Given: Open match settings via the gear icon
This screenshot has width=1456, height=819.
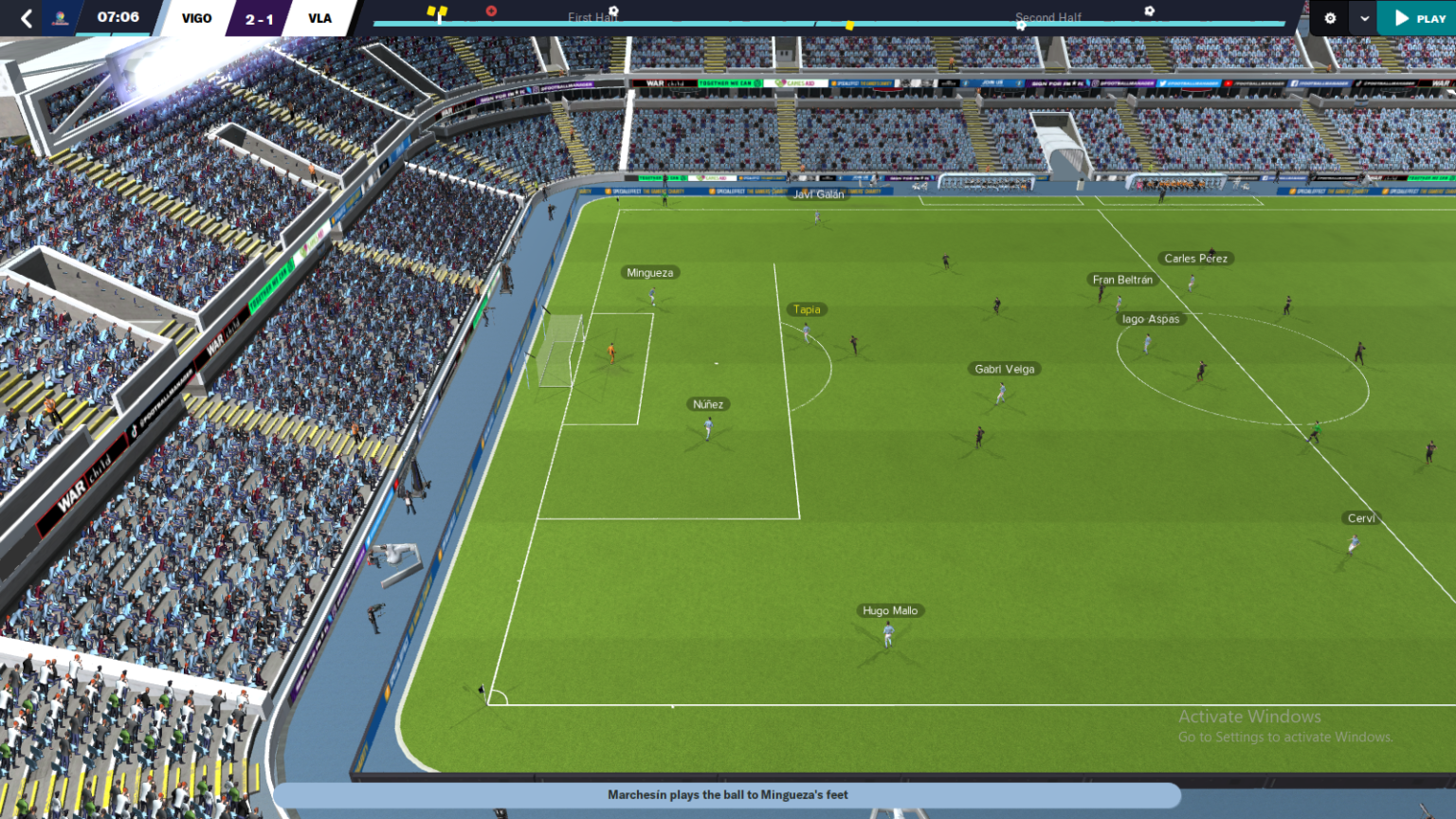Looking at the screenshot, I should point(1329,18).
